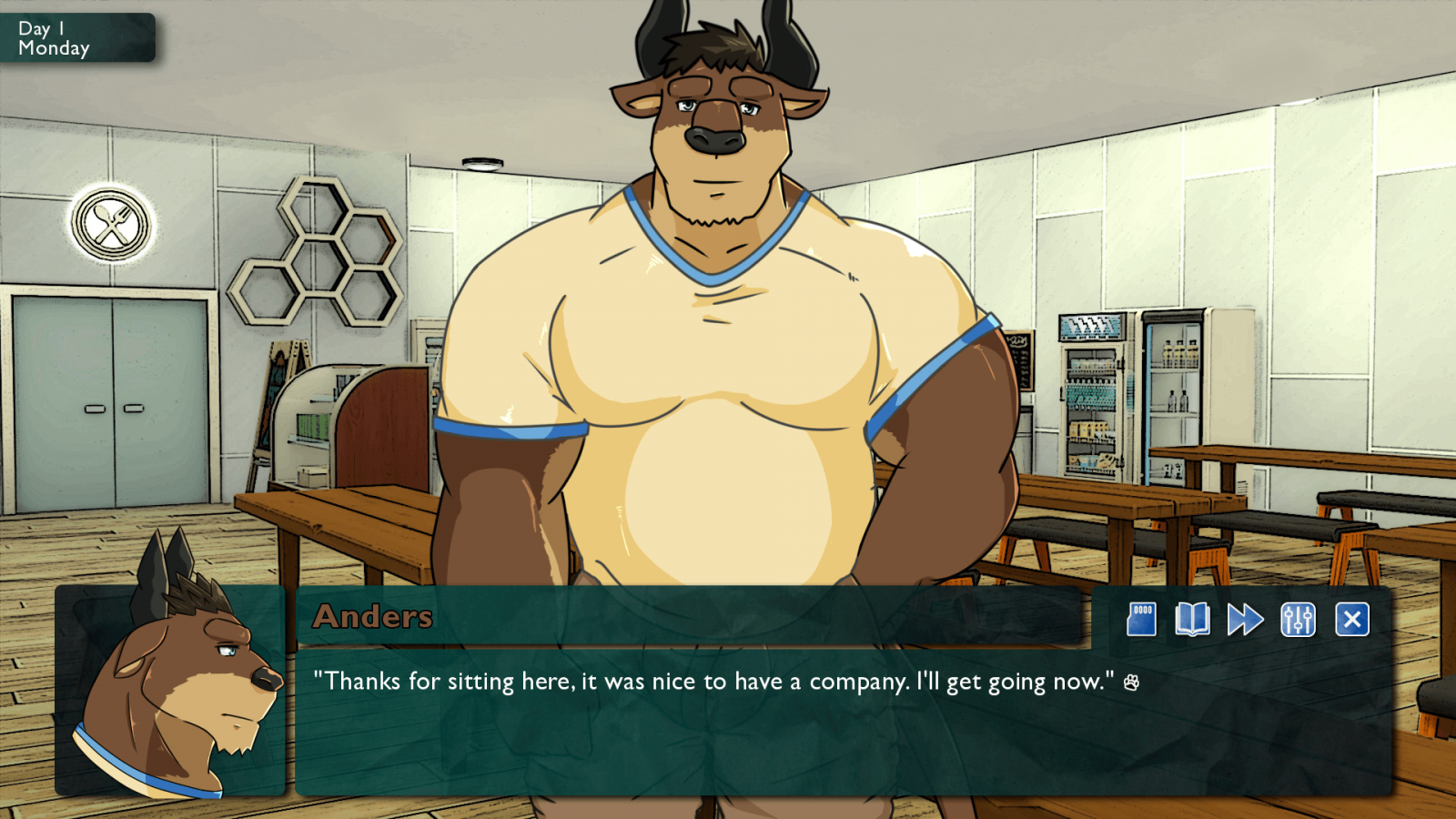Activate the fast-forward skip button
The height and width of the screenshot is (819, 1456).
click(x=1245, y=620)
